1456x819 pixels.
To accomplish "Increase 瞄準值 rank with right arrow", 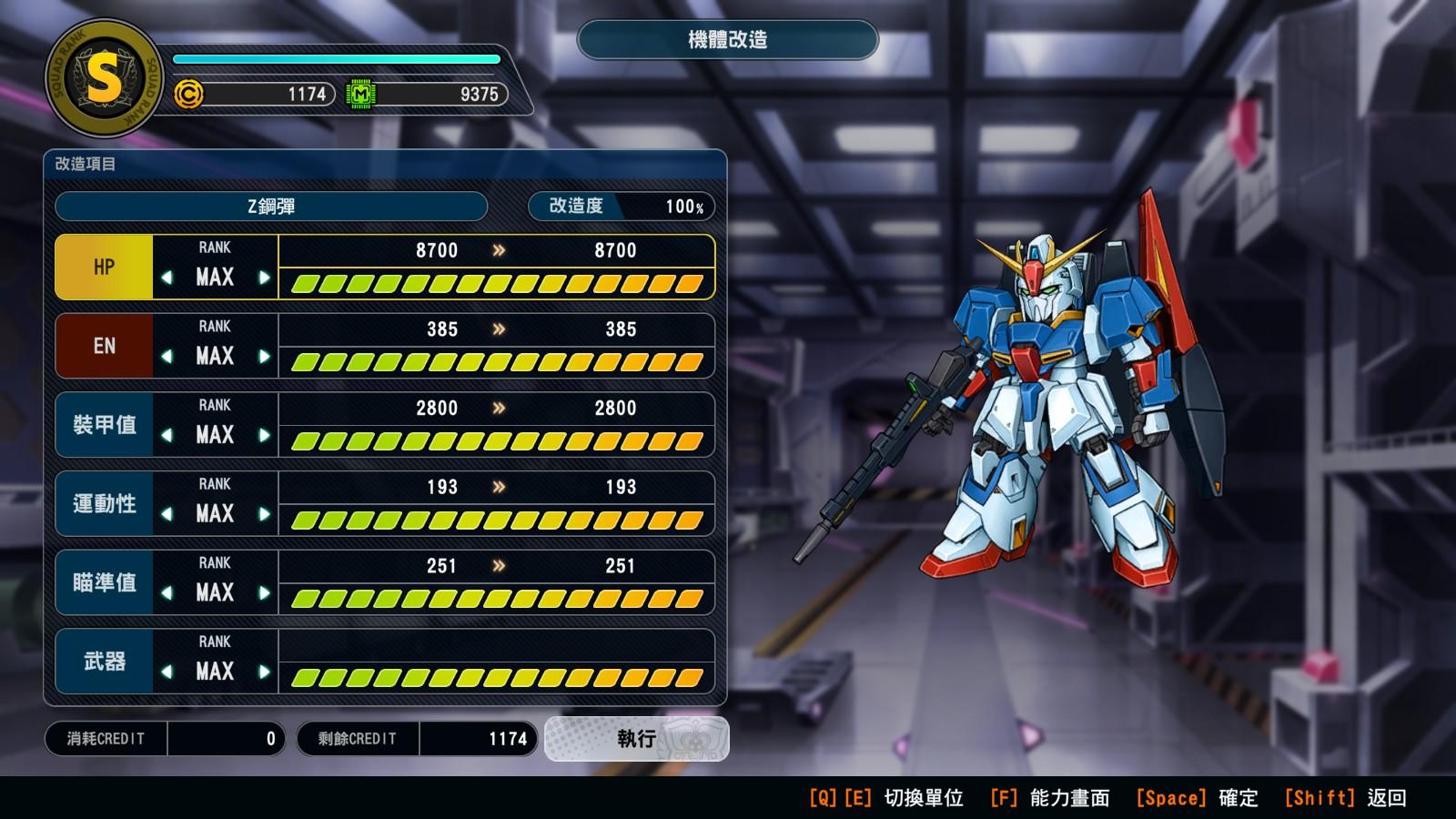I will pos(264,593).
